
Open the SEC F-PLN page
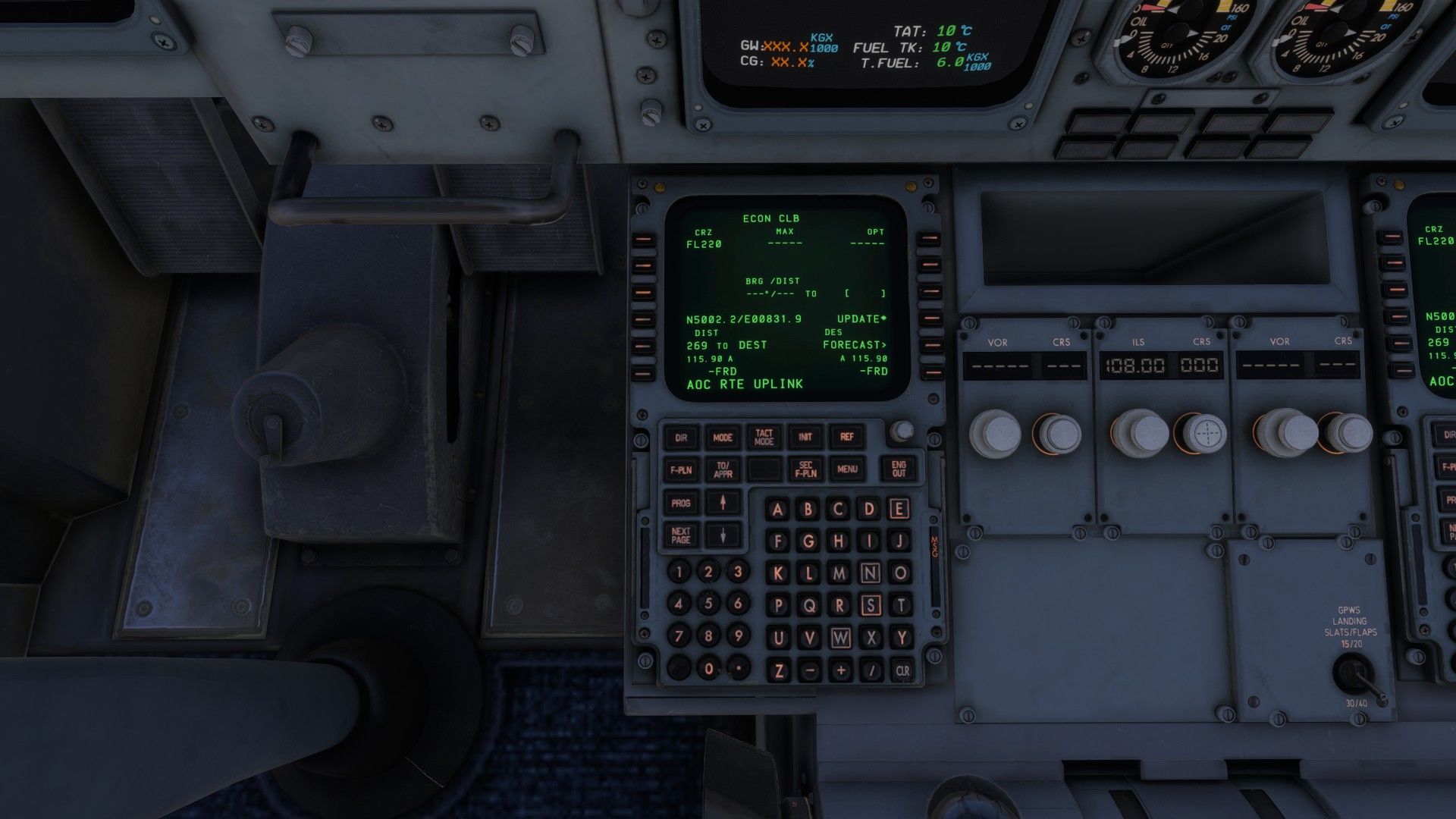coord(805,469)
